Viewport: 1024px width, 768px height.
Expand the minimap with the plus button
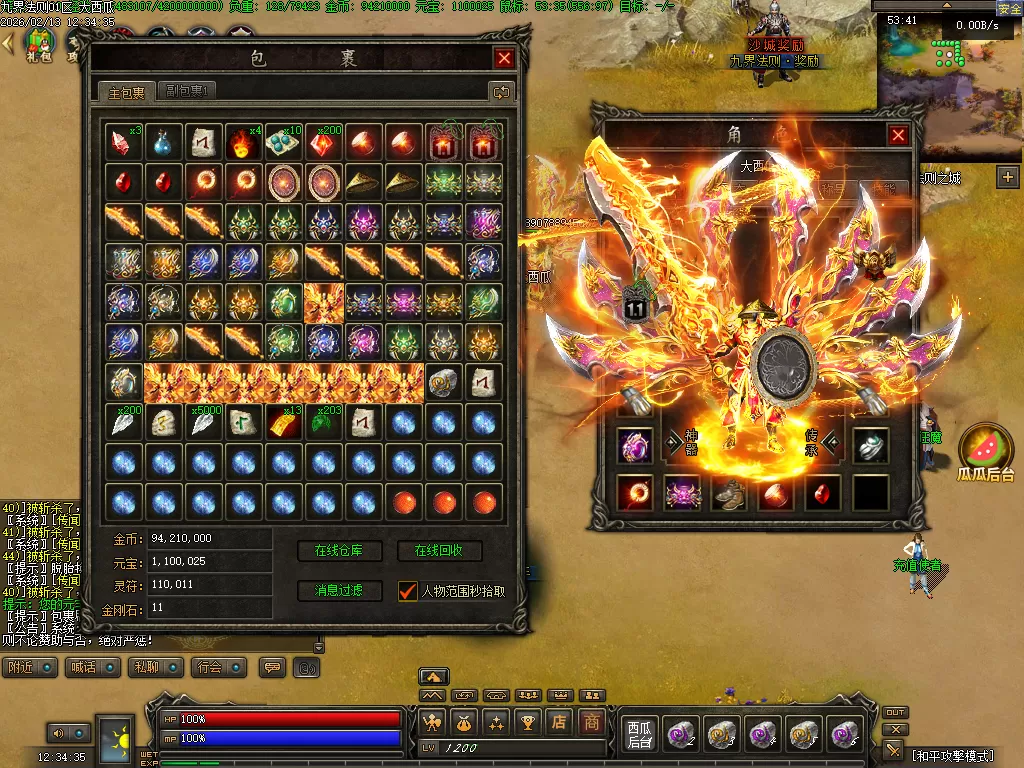[x=1007, y=177]
